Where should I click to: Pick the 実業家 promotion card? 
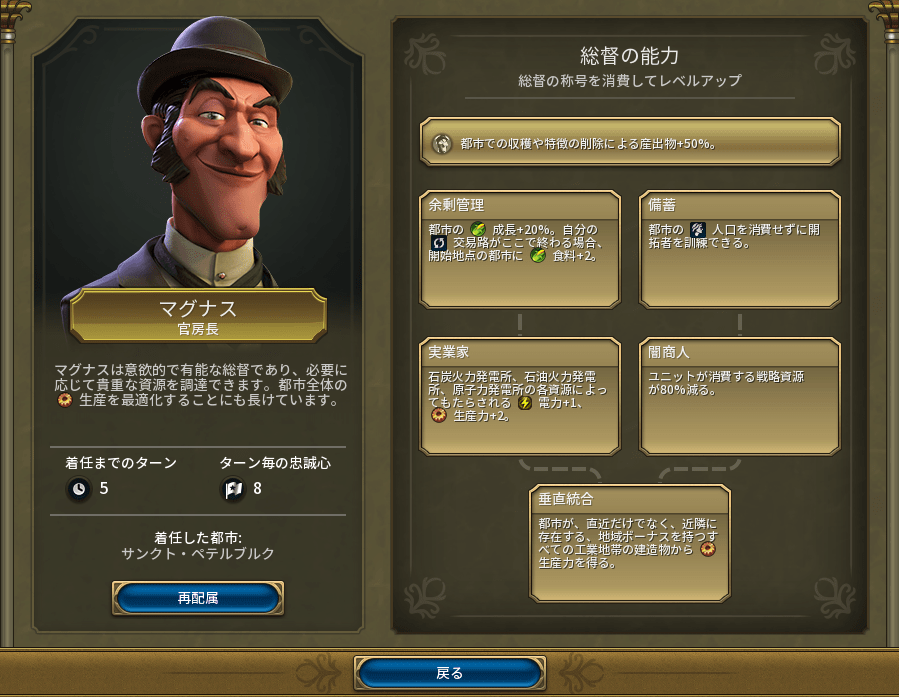520,397
